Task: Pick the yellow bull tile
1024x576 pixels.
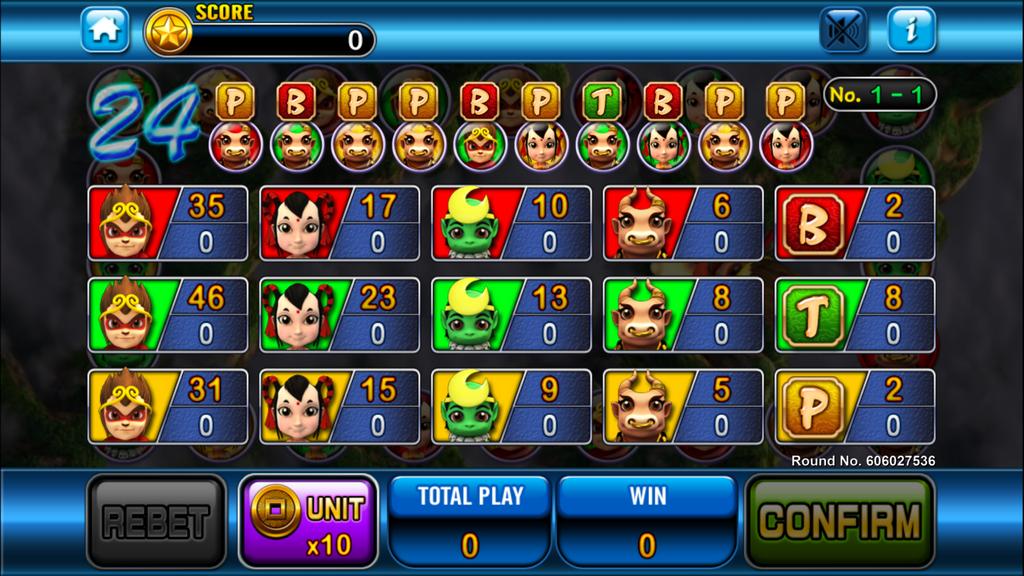Action: pos(684,406)
